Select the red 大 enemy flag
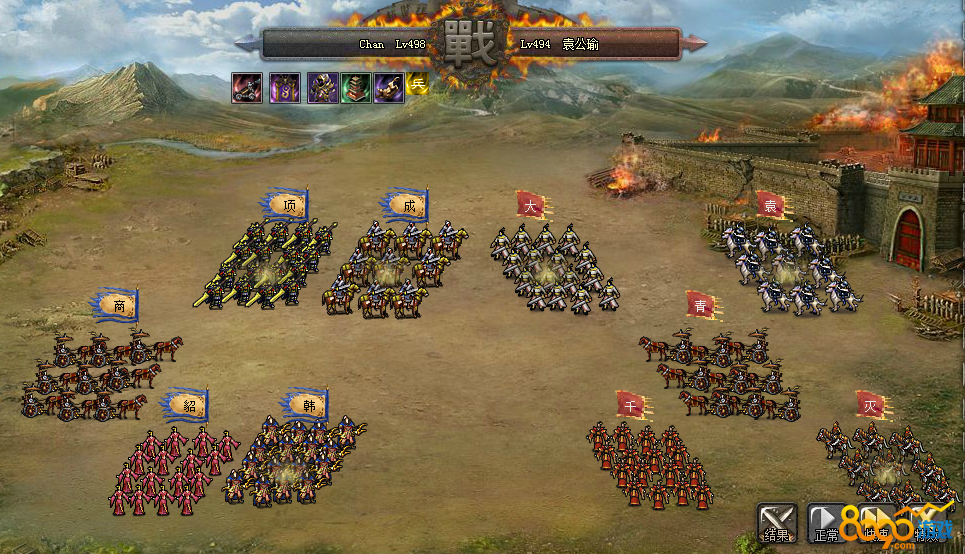This screenshot has width=965, height=554. click(x=530, y=206)
